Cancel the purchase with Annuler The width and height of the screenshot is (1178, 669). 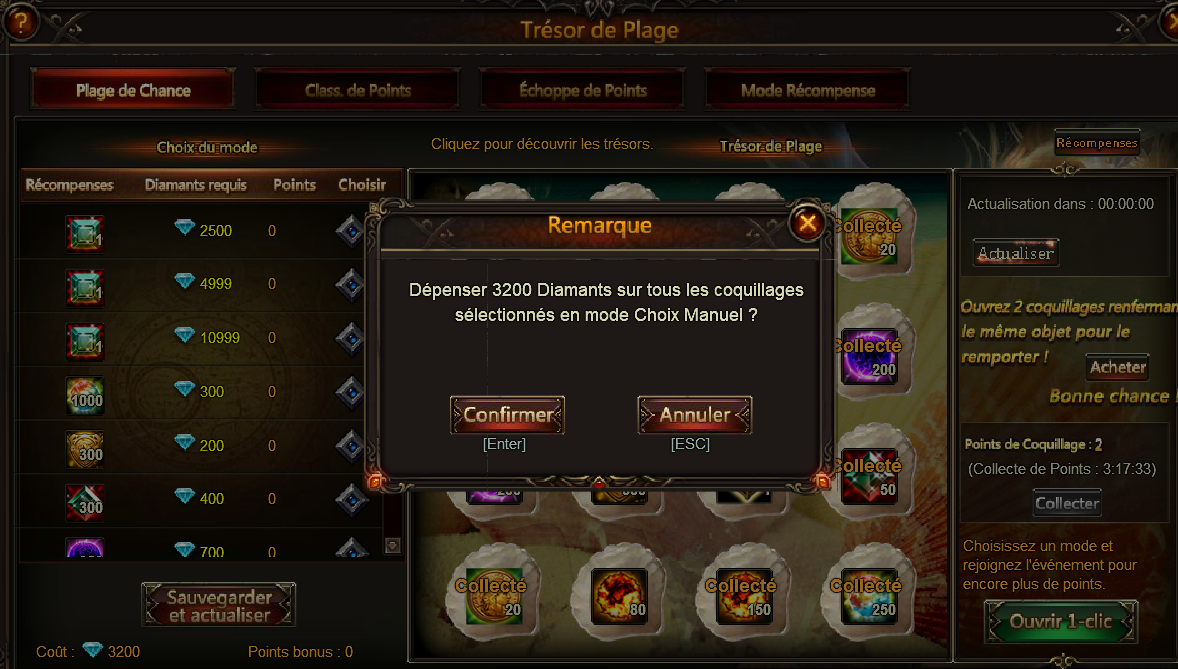(x=694, y=415)
